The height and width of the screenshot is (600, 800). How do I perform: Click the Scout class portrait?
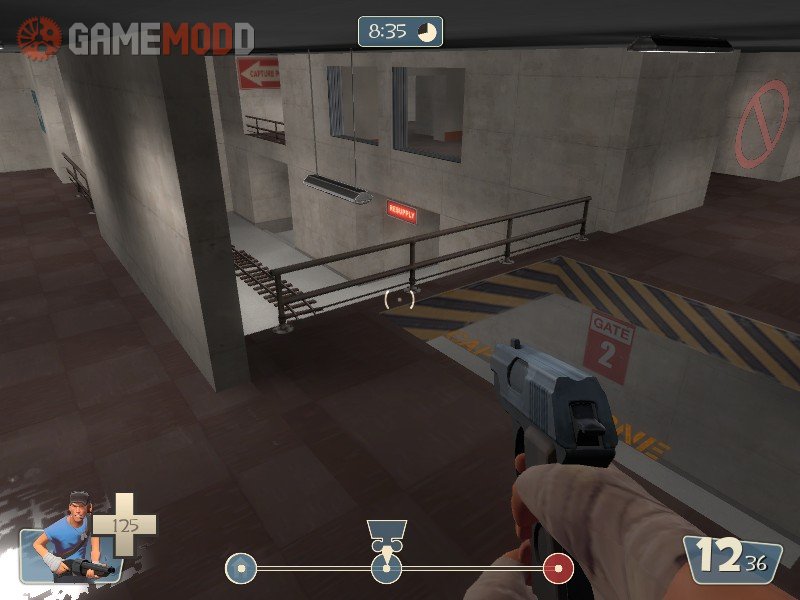[x=63, y=541]
